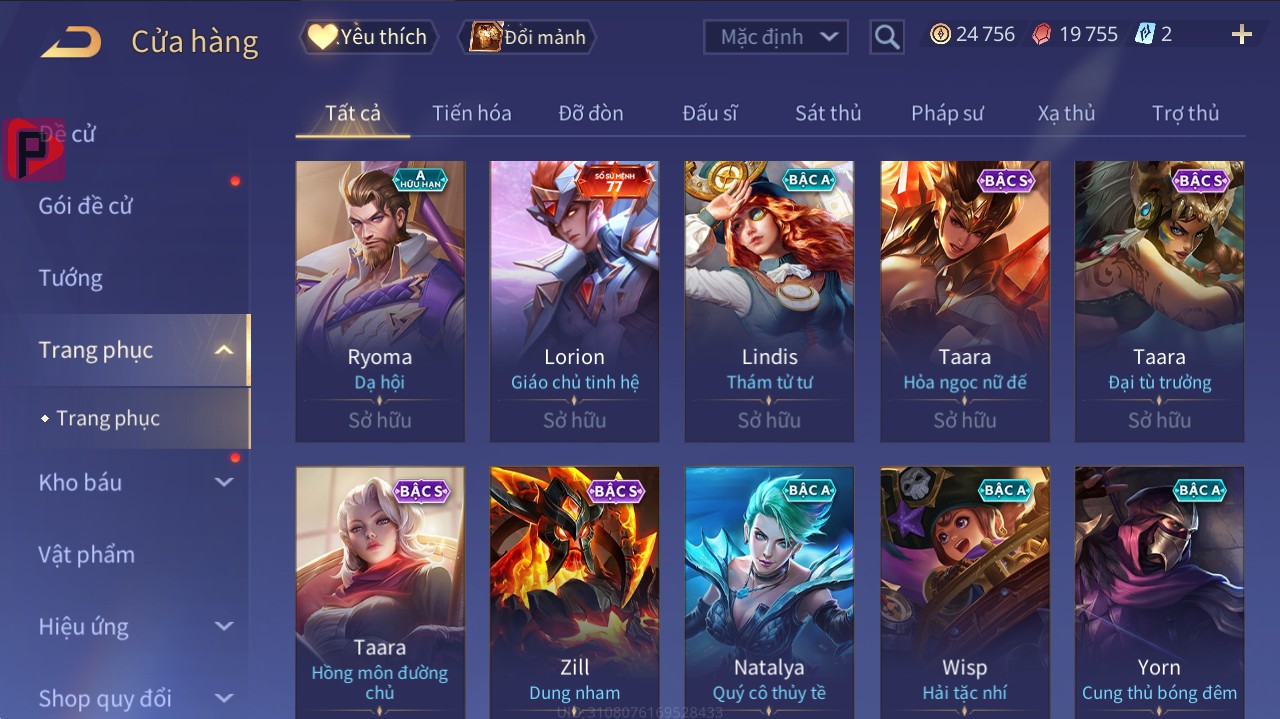Open the Vật phẩm items section
The image size is (1280, 719).
point(87,554)
